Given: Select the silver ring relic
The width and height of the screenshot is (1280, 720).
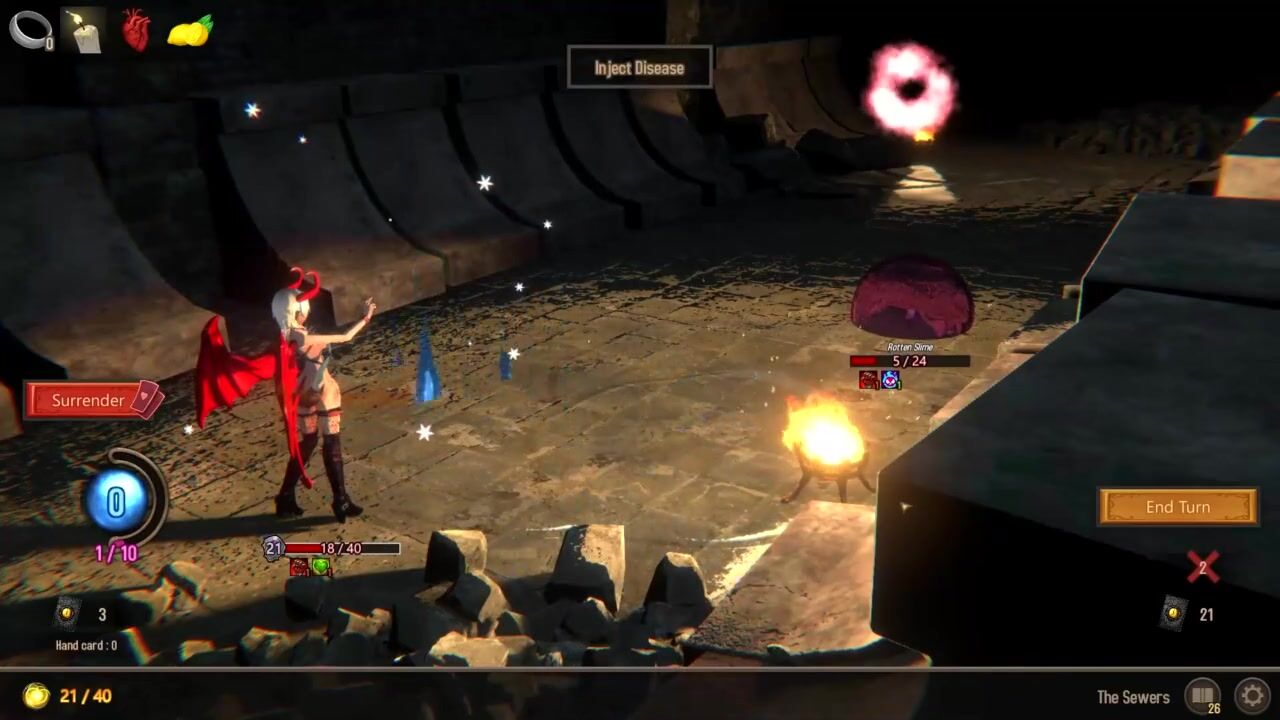Looking at the screenshot, I should [x=29, y=30].
